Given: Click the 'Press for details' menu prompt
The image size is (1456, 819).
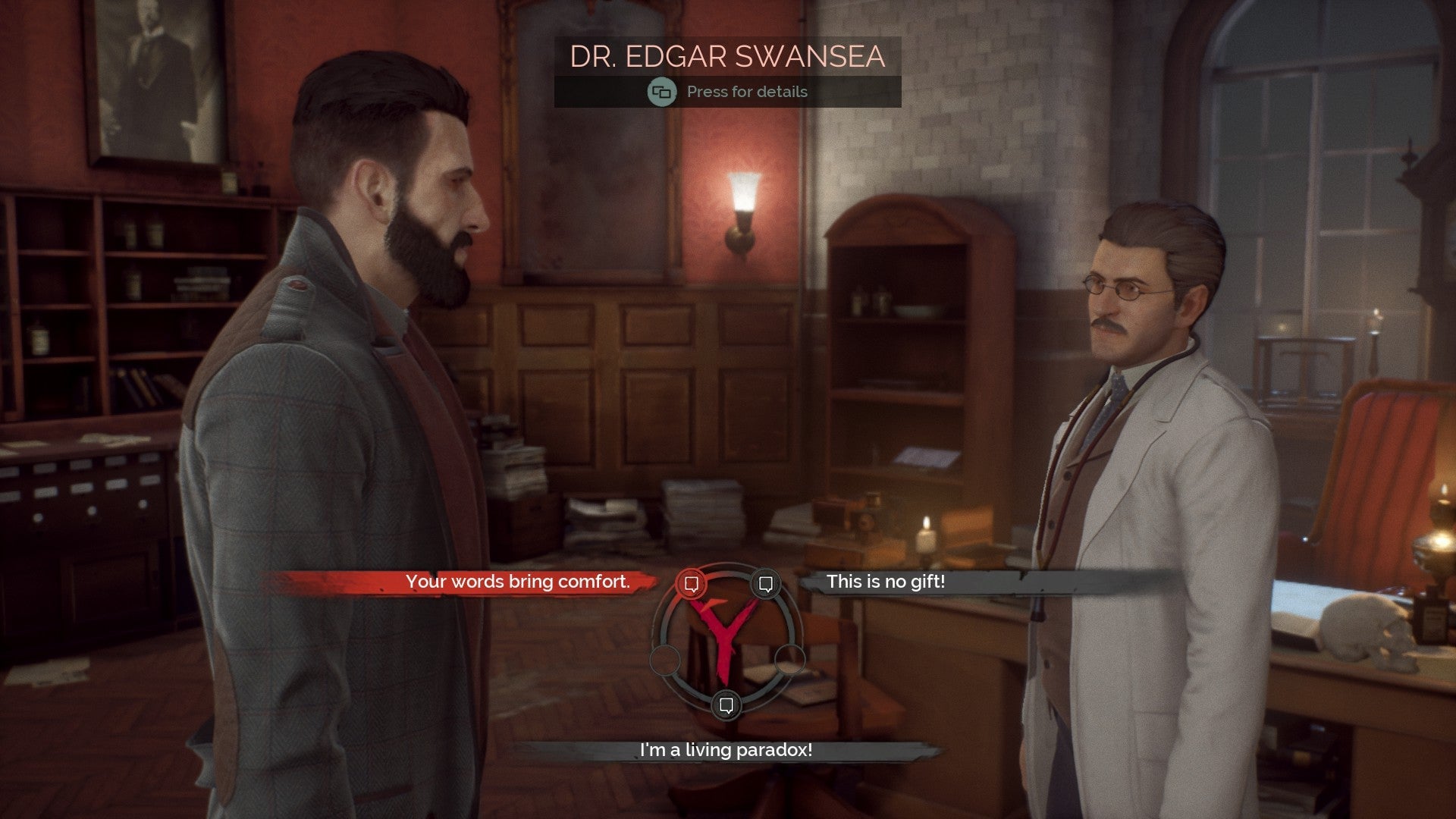Looking at the screenshot, I should pyautogui.click(x=746, y=92).
